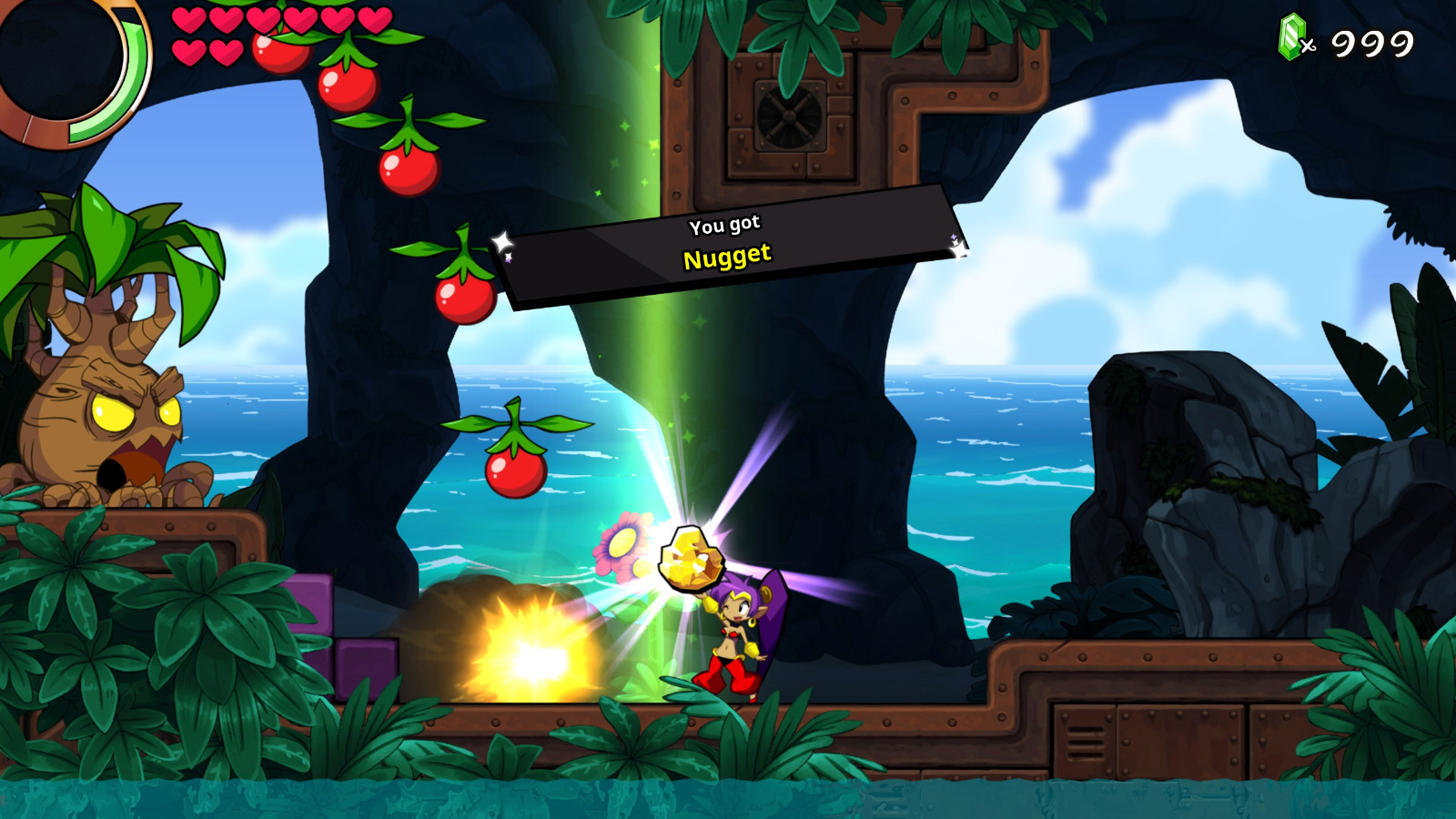Select the golden nugget Shantae holds up
The height and width of the screenshot is (819, 1456).
pos(693,559)
